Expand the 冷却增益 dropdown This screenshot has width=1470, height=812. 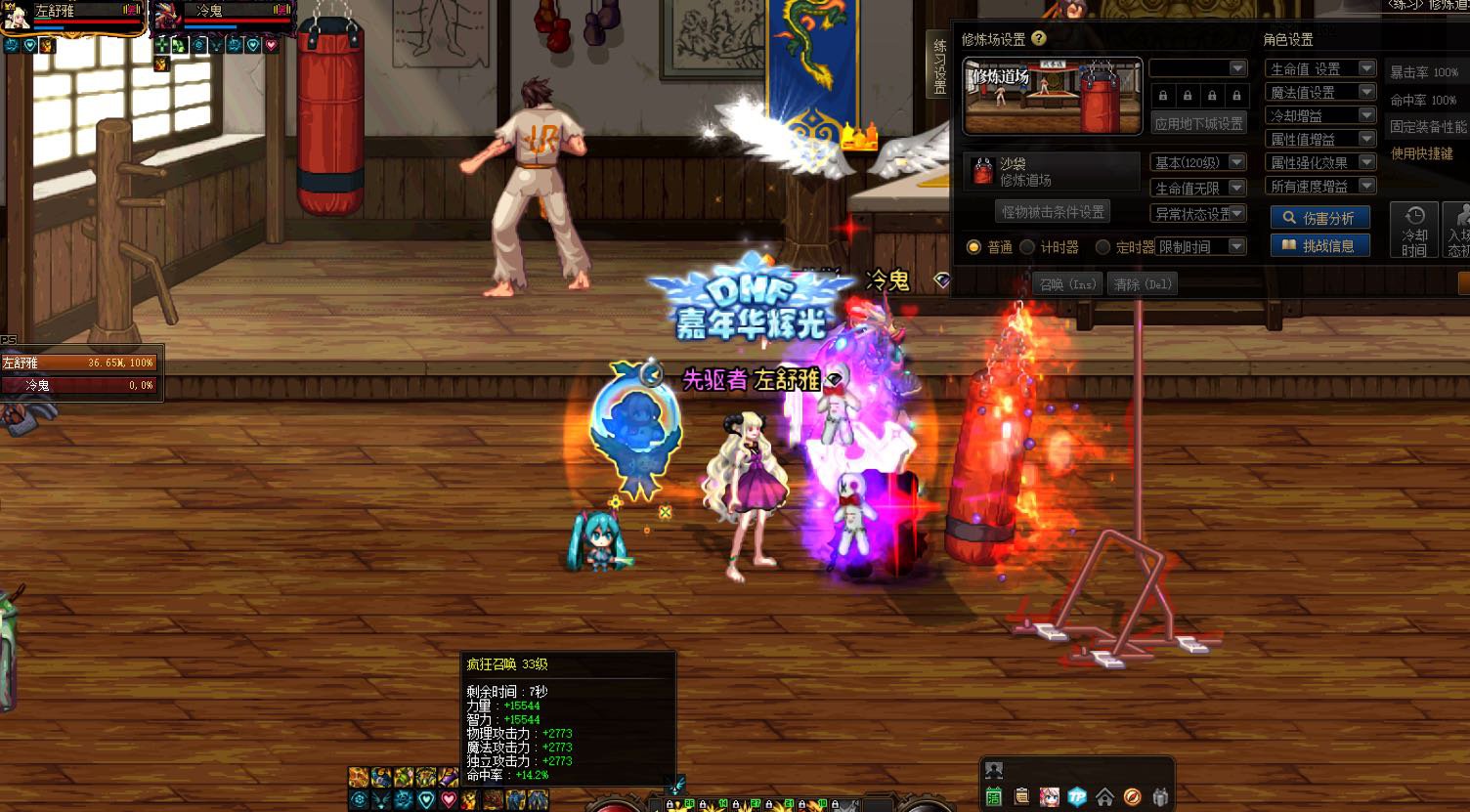click(x=1319, y=115)
